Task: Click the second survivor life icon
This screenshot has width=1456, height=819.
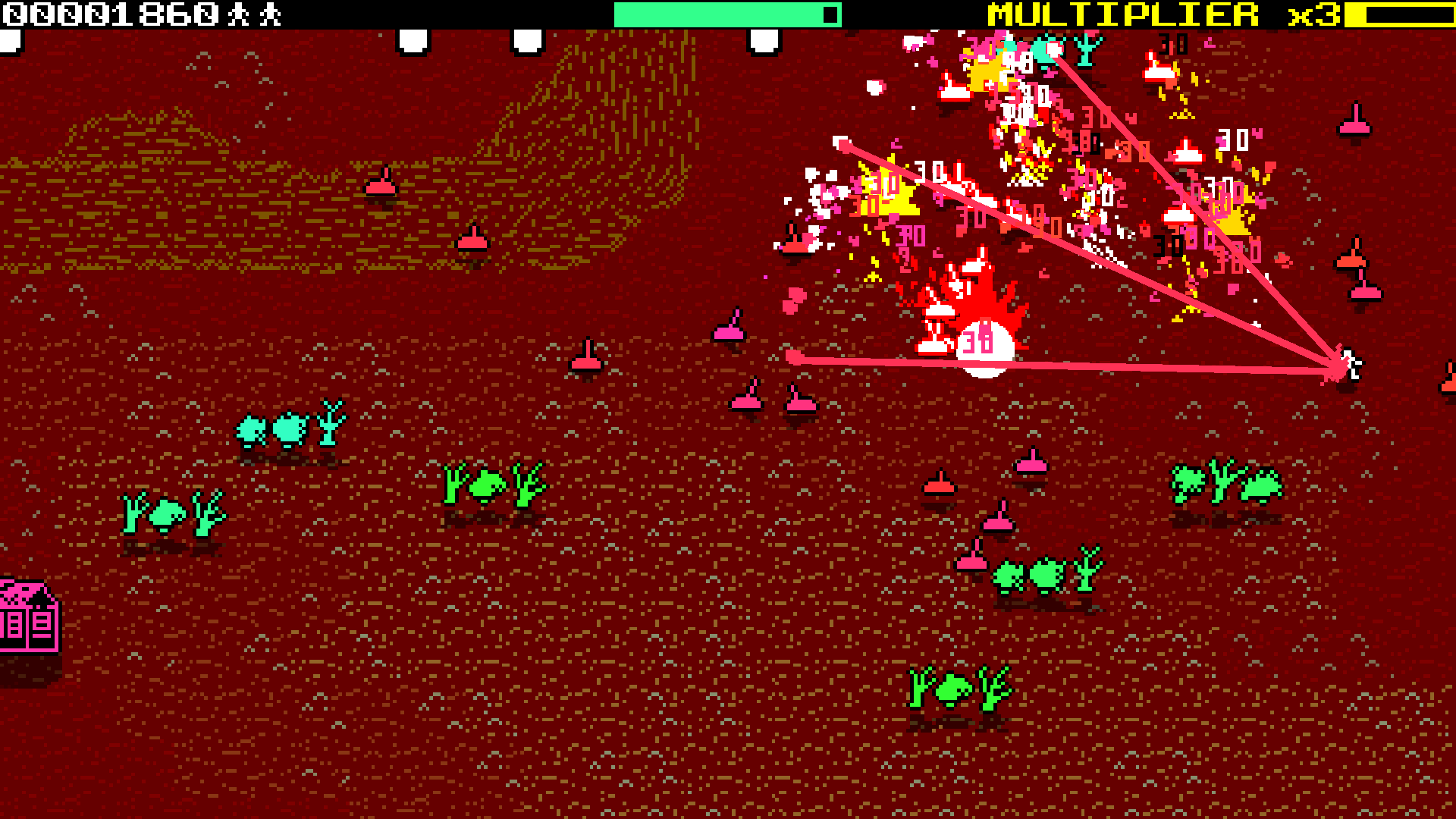Action: pos(269,13)
